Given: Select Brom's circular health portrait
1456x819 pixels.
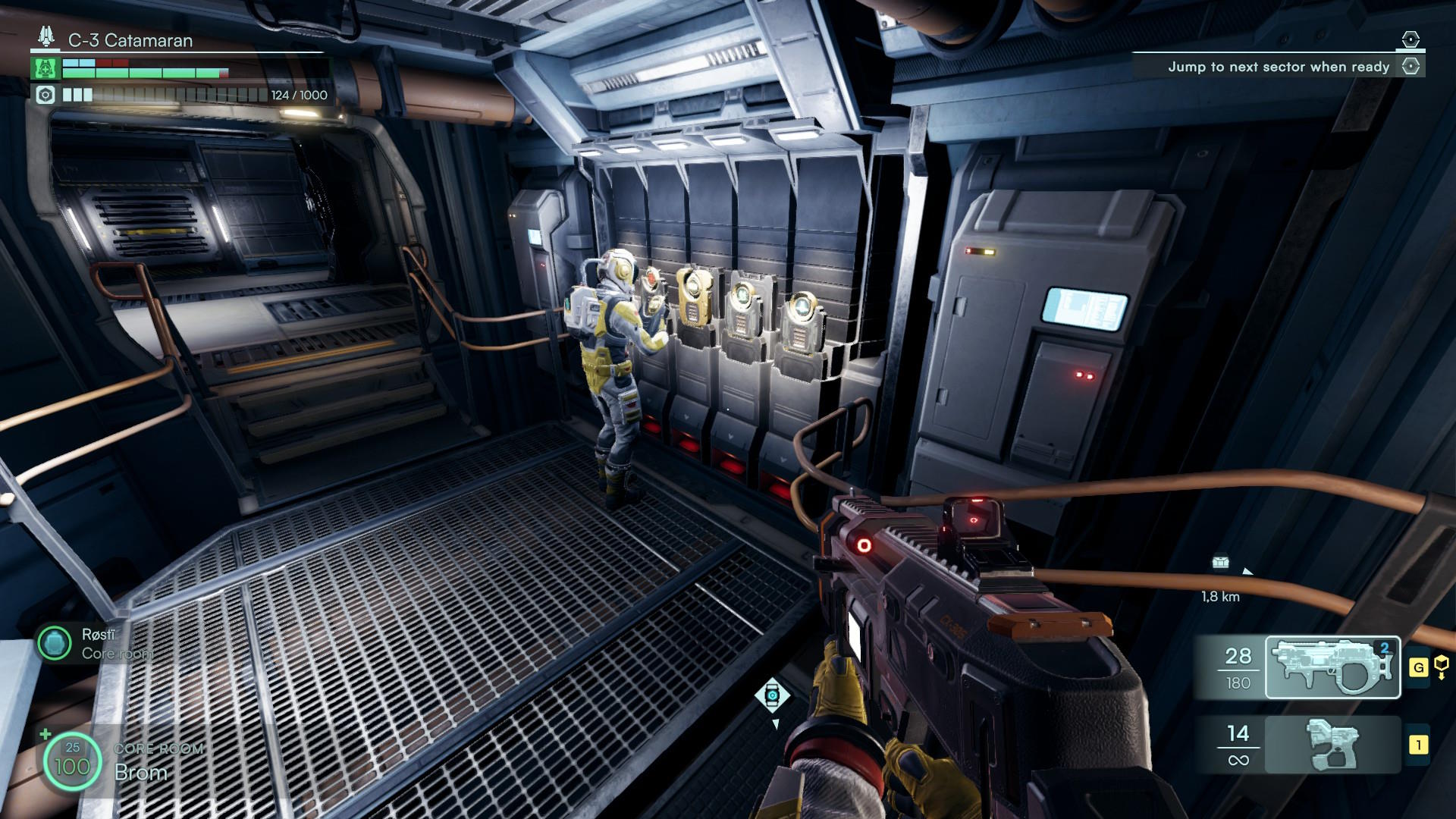Looking at the screenshot, I should (72, 761).
